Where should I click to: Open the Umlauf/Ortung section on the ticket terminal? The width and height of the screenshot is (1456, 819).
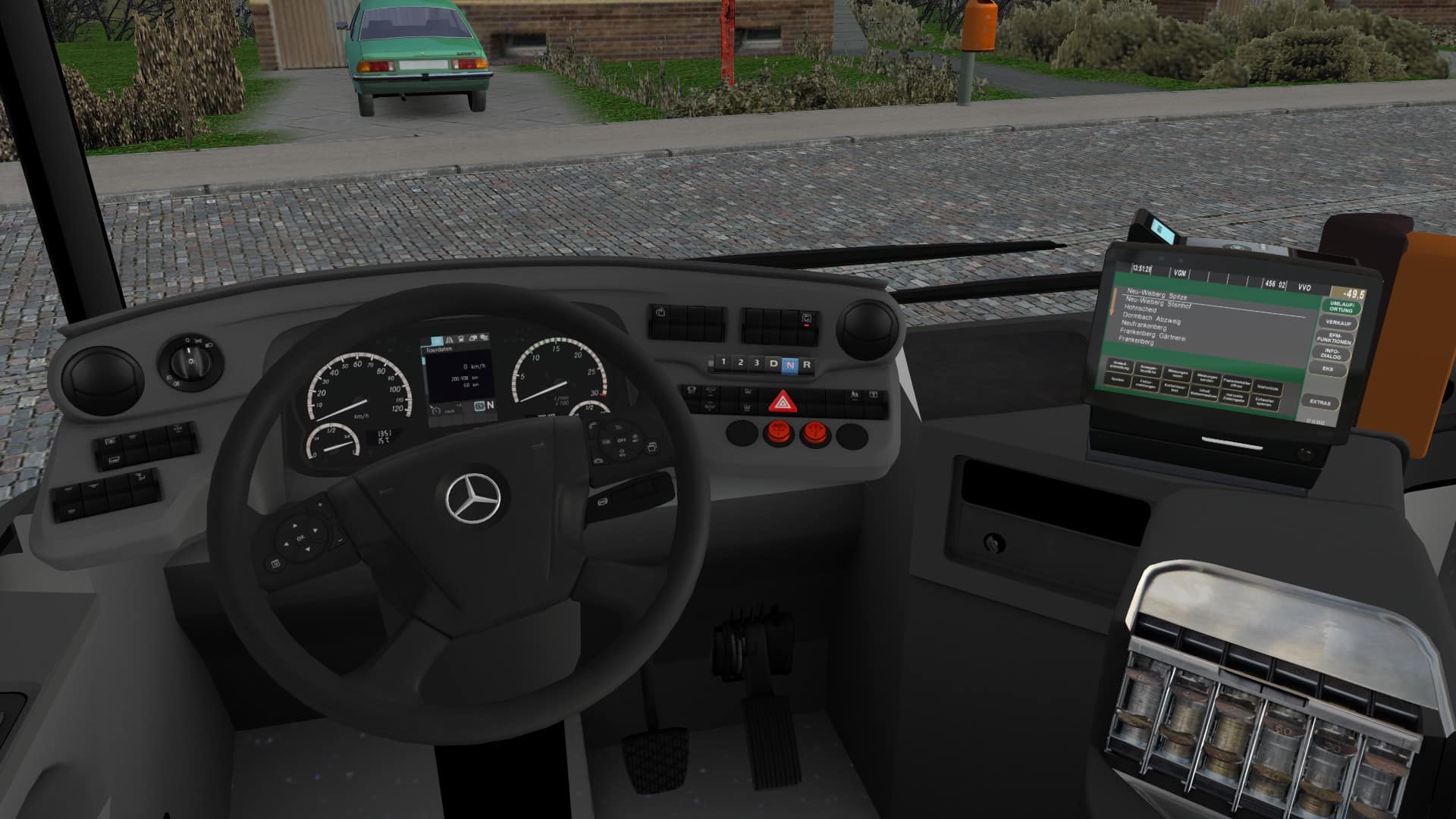pyautogui.click(x=1341, y=307)
